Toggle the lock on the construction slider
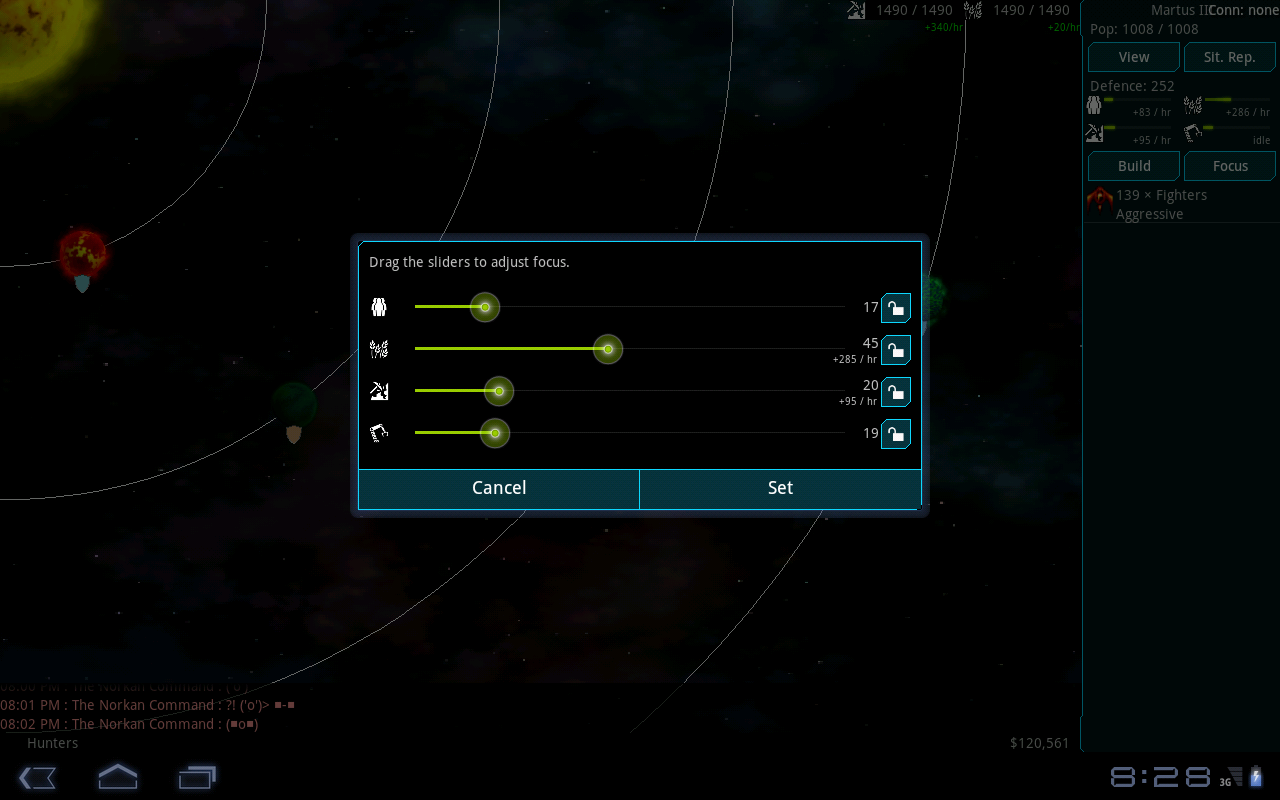The height and width of the screenshot is (800, 1280). coord(895,434)
